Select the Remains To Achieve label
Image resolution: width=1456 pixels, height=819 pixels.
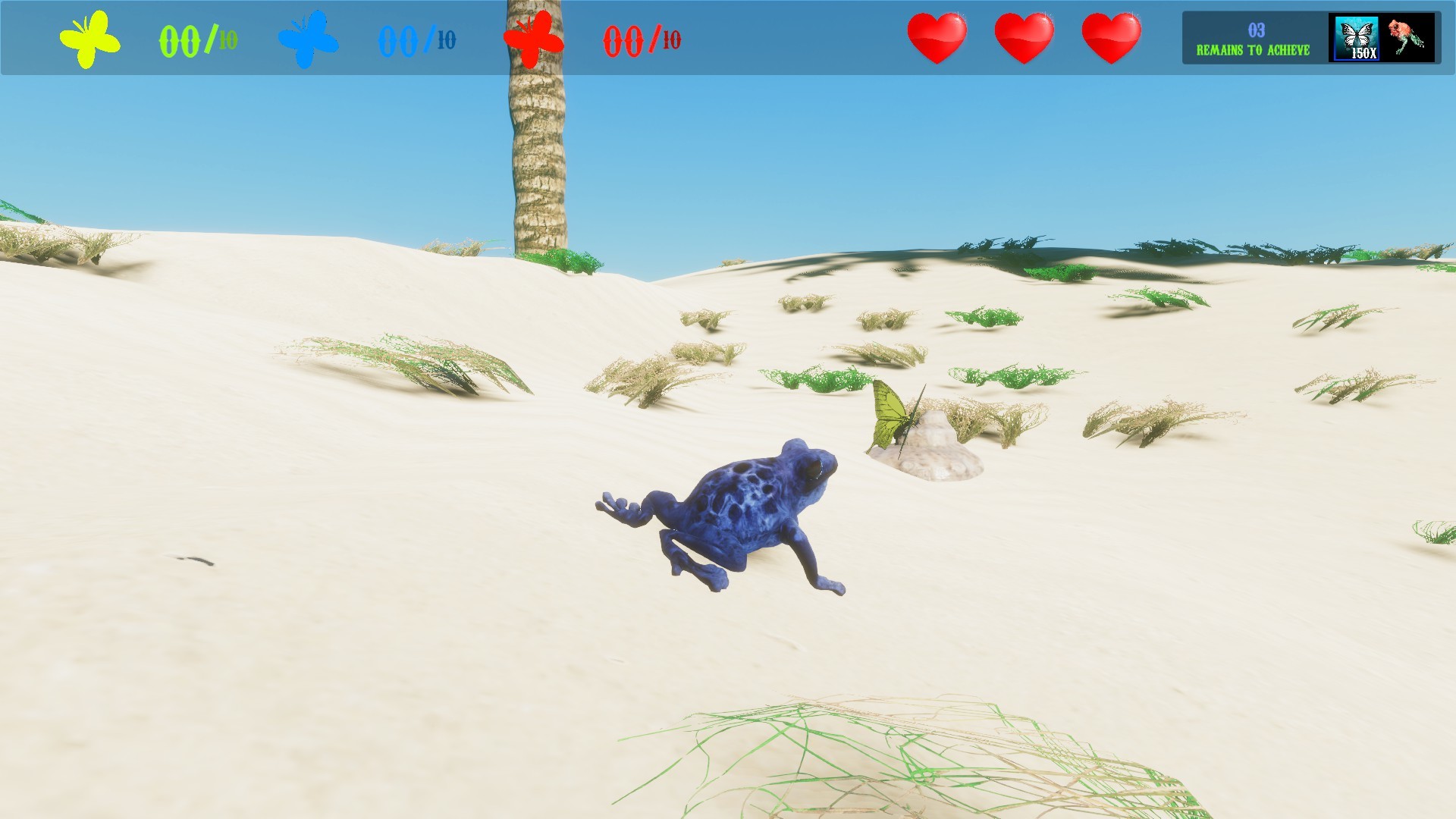[1253, 52]
